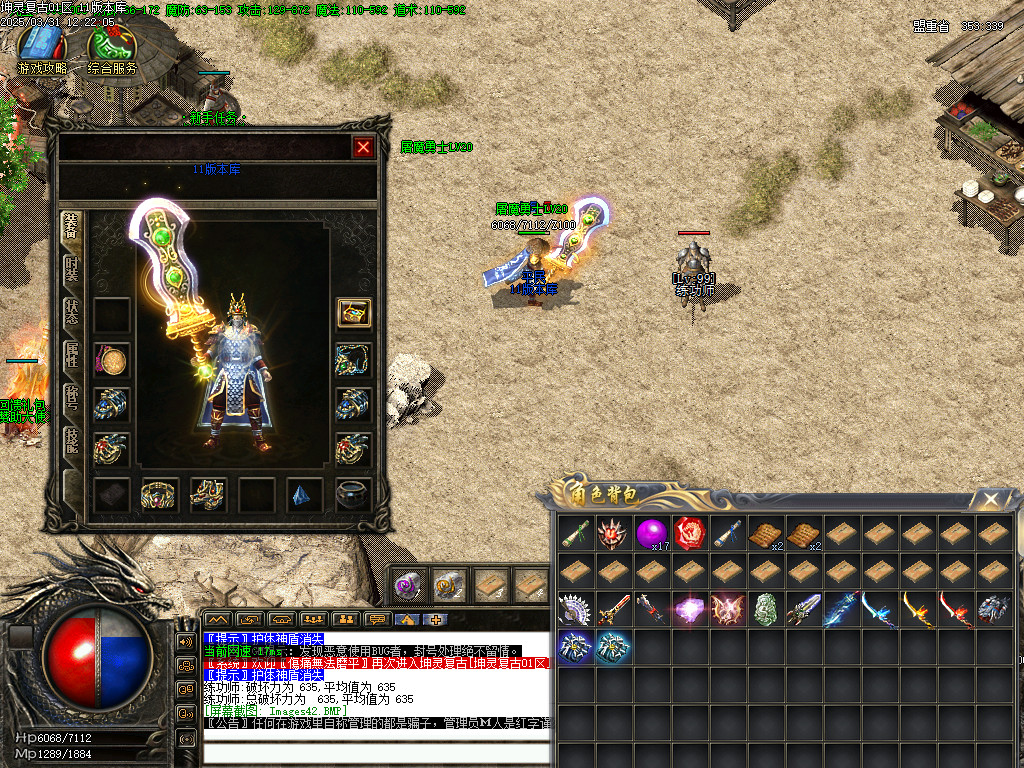Select the equipped round bronze medal
This screenshot has width=1024, height=768.
tap(111, 360)
